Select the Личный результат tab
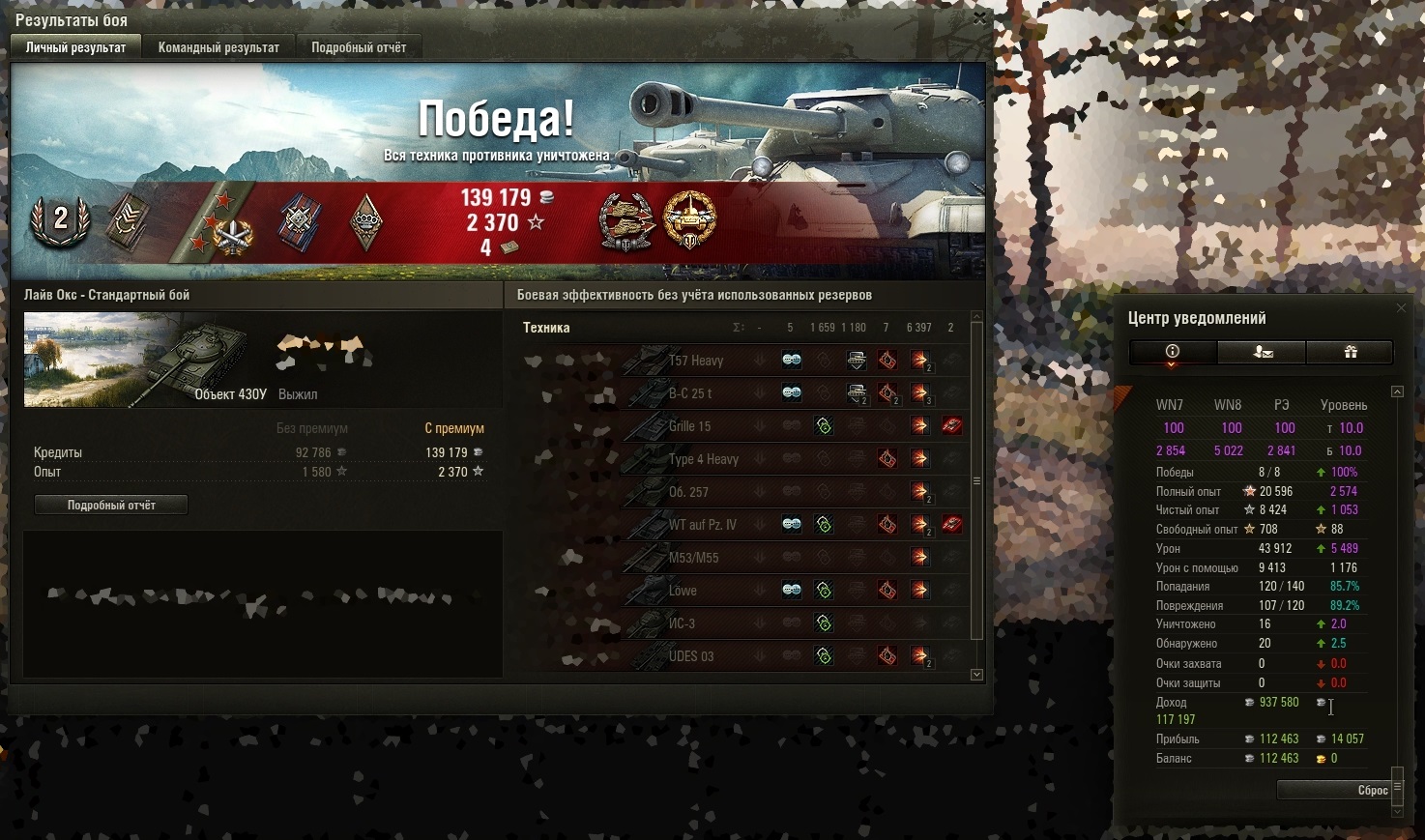Image resolution: width=1425 pixels, height=840 pixels. point(75,47)
